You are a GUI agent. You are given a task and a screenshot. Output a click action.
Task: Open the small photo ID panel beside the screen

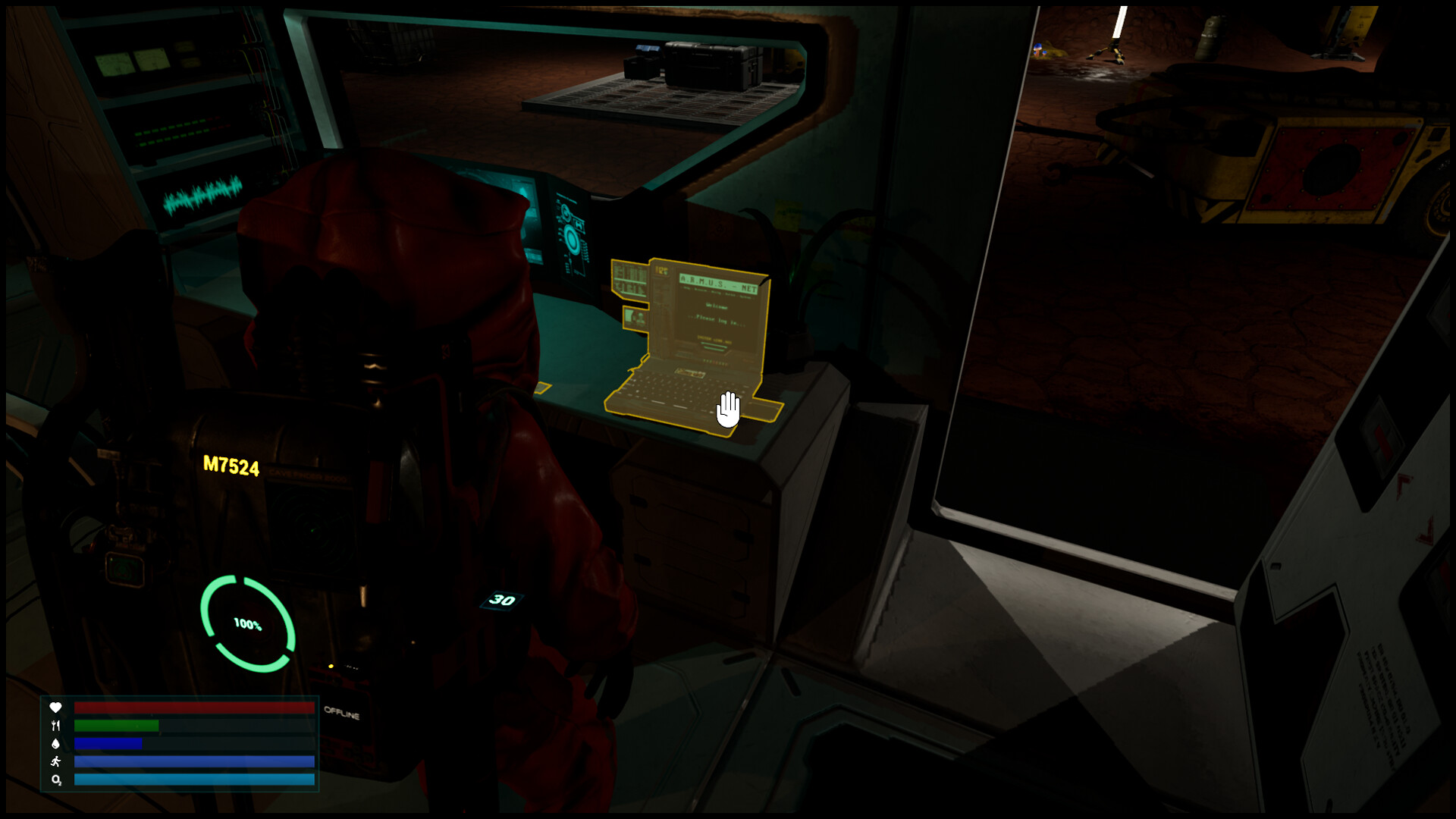click(635, 317)
